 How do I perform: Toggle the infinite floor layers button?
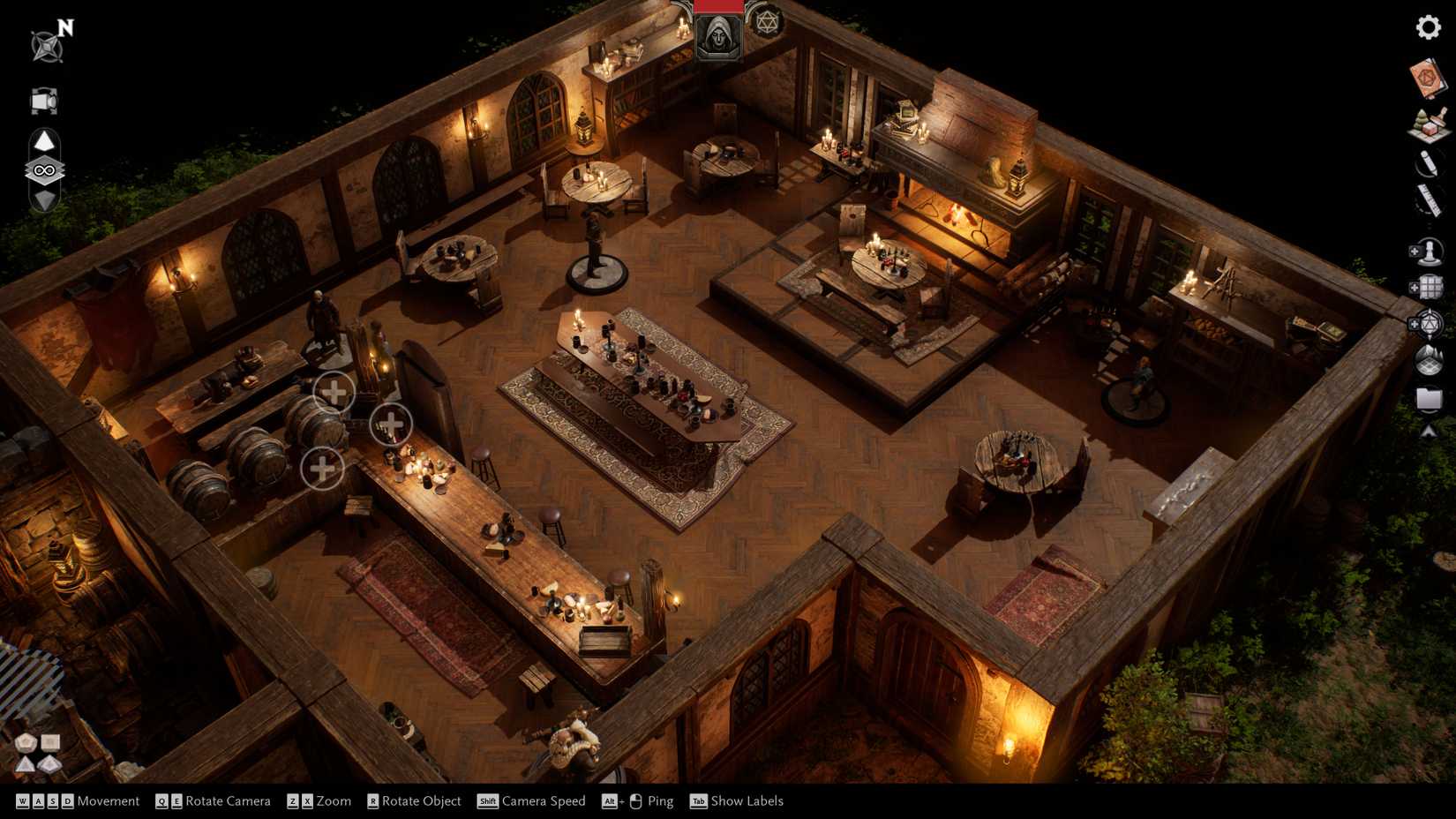tap(44, 170)
